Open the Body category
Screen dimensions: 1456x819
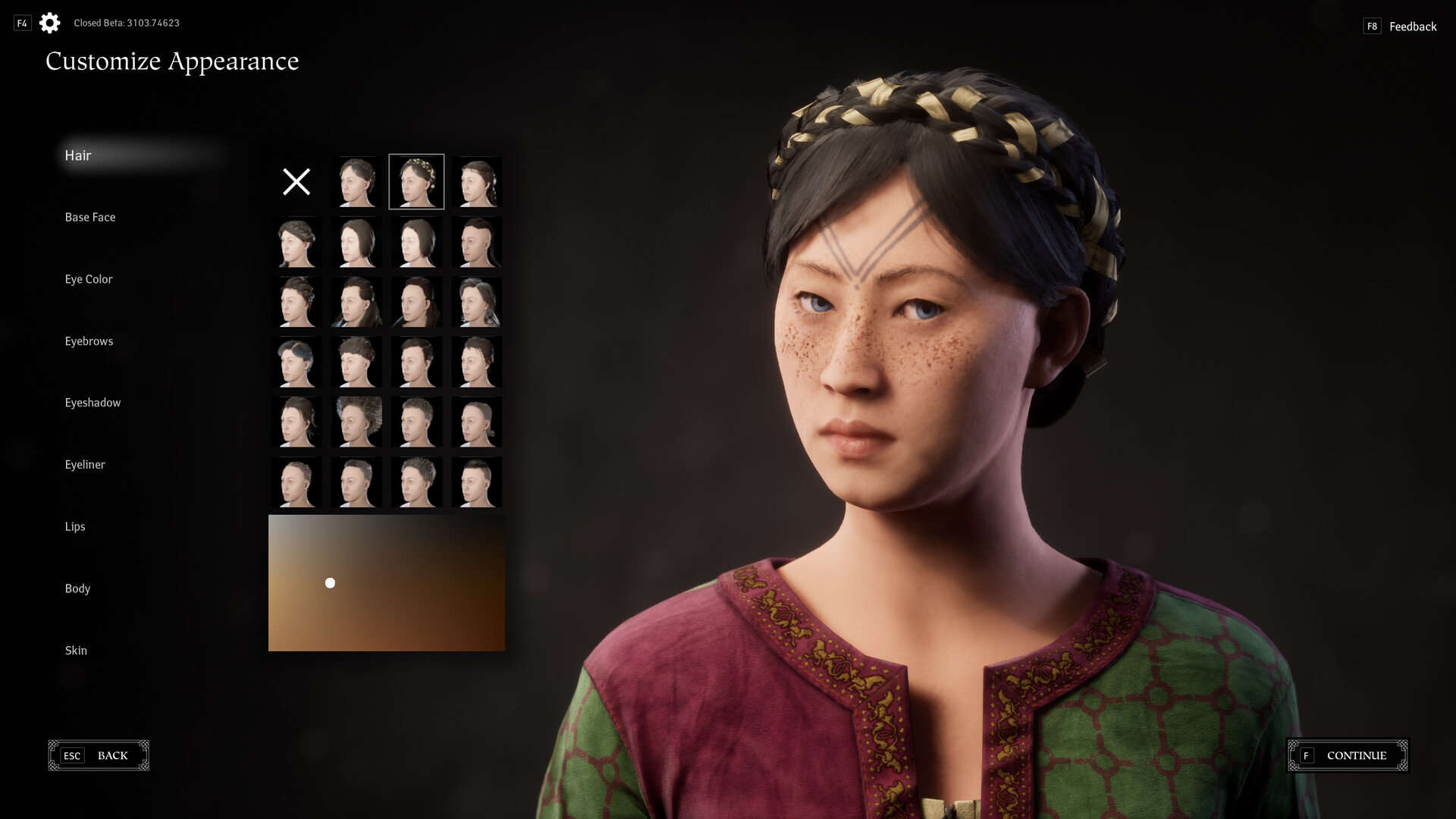[x=77, y=588]
